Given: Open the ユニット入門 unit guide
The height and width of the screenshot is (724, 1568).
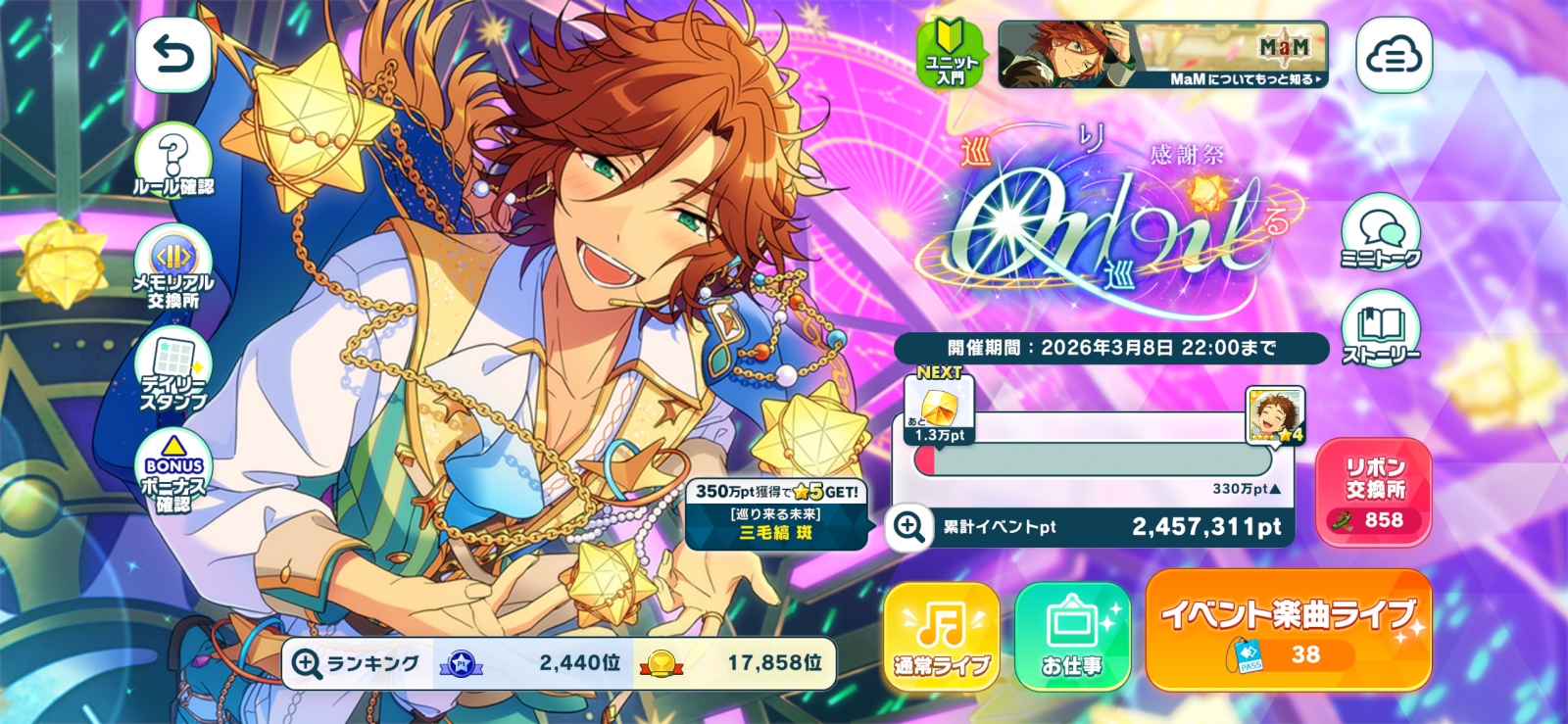Looking at the screenshot, I should (951, 55).
